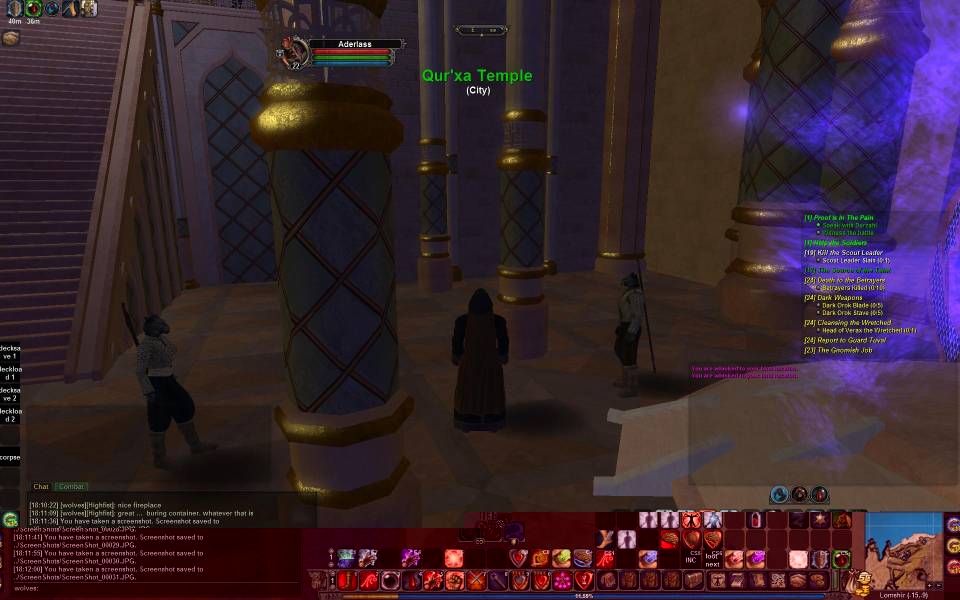Select the shield buff icon showing 49m

(14, 8)
